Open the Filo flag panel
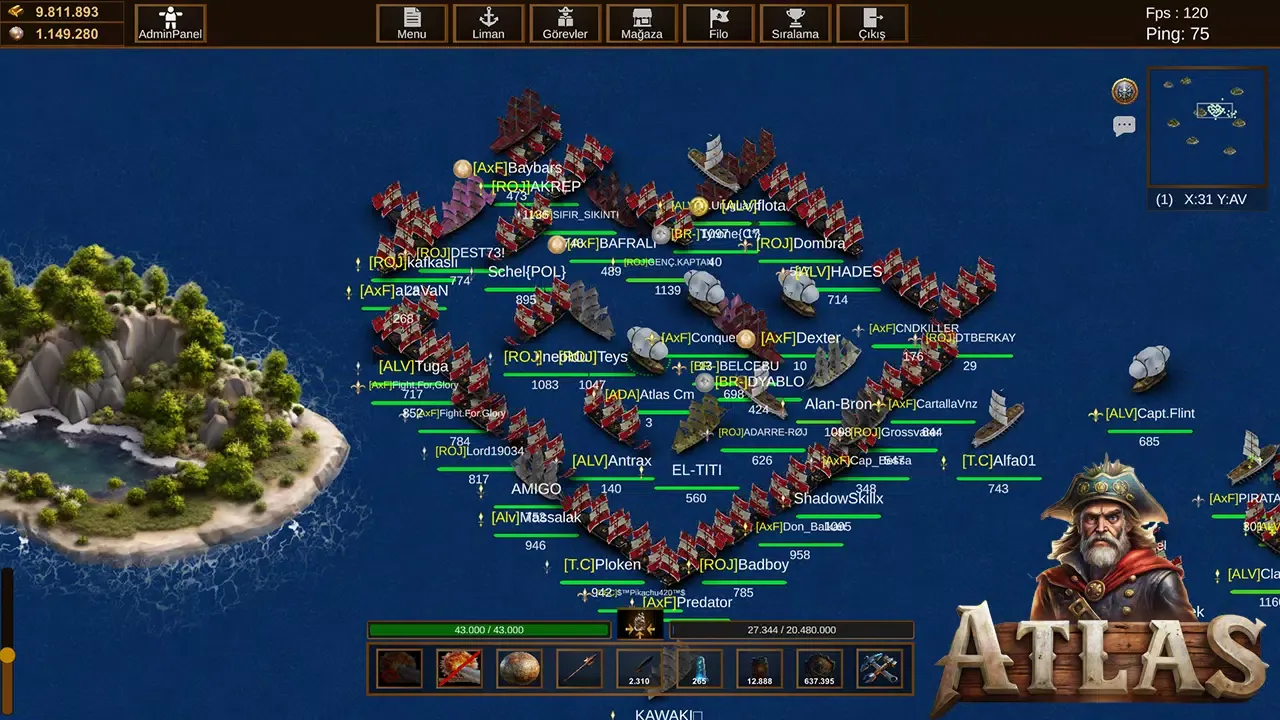Screen dimensions: 1280x720 718,22
